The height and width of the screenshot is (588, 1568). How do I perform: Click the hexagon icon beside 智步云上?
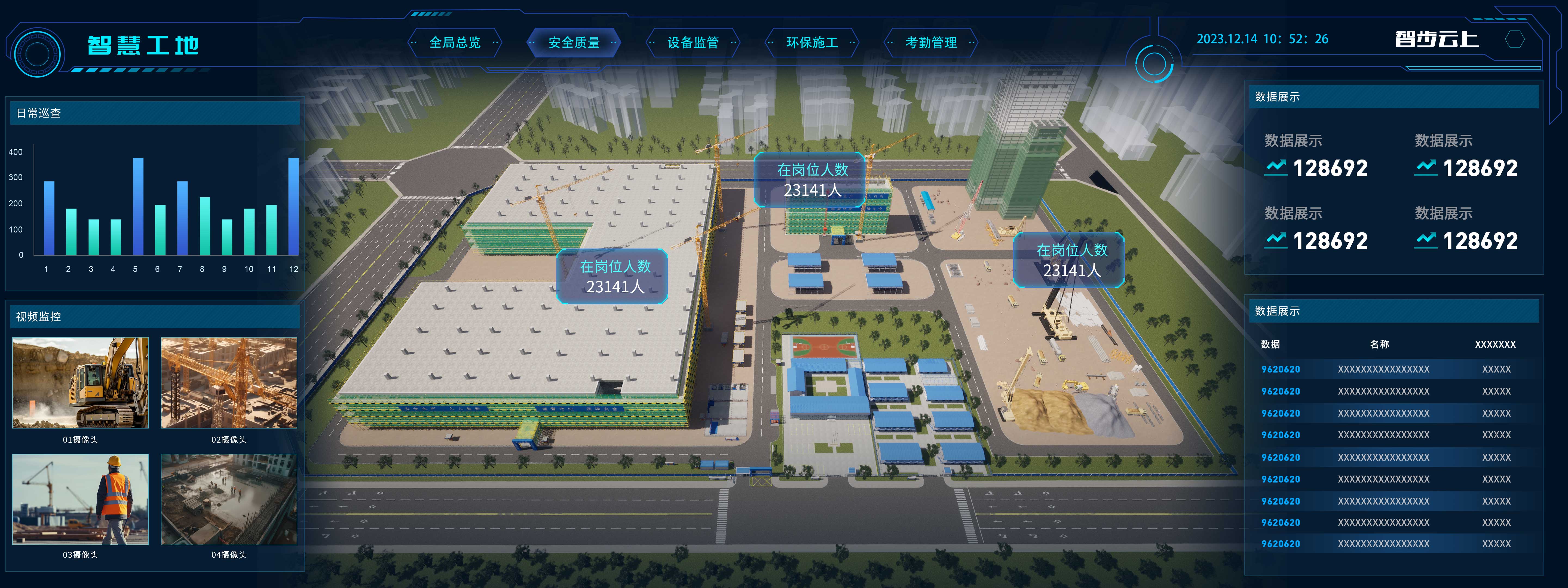[1514, 39]
